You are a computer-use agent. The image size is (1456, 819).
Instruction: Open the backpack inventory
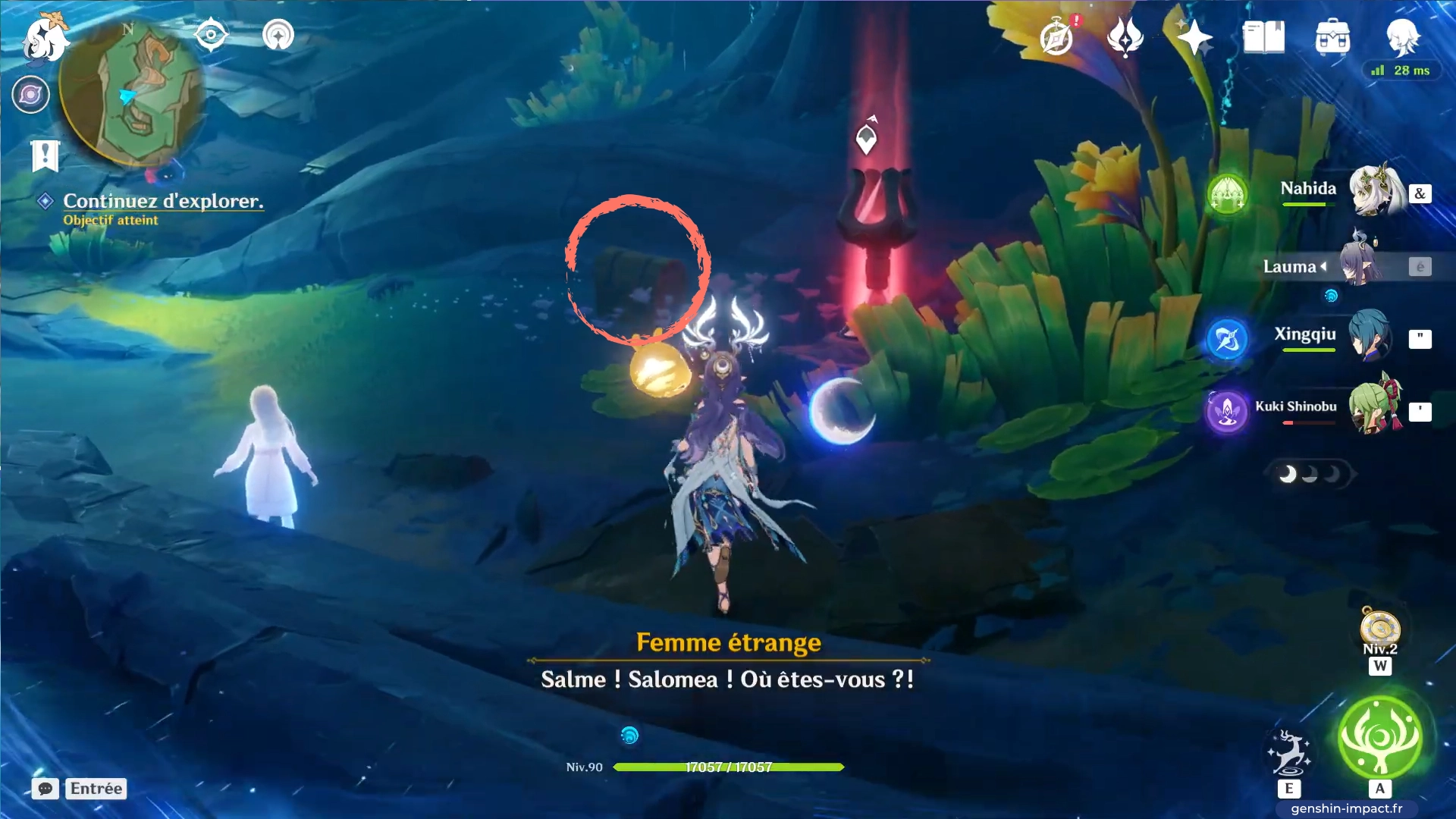point(1332,37)
